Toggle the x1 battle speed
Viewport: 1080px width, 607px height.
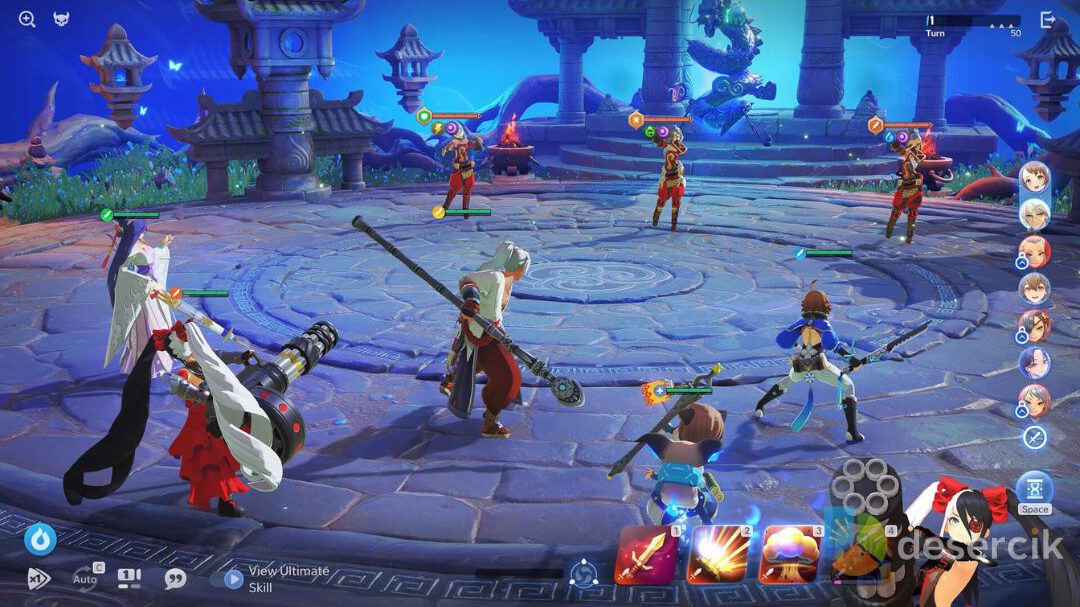(x=38, y=578)
